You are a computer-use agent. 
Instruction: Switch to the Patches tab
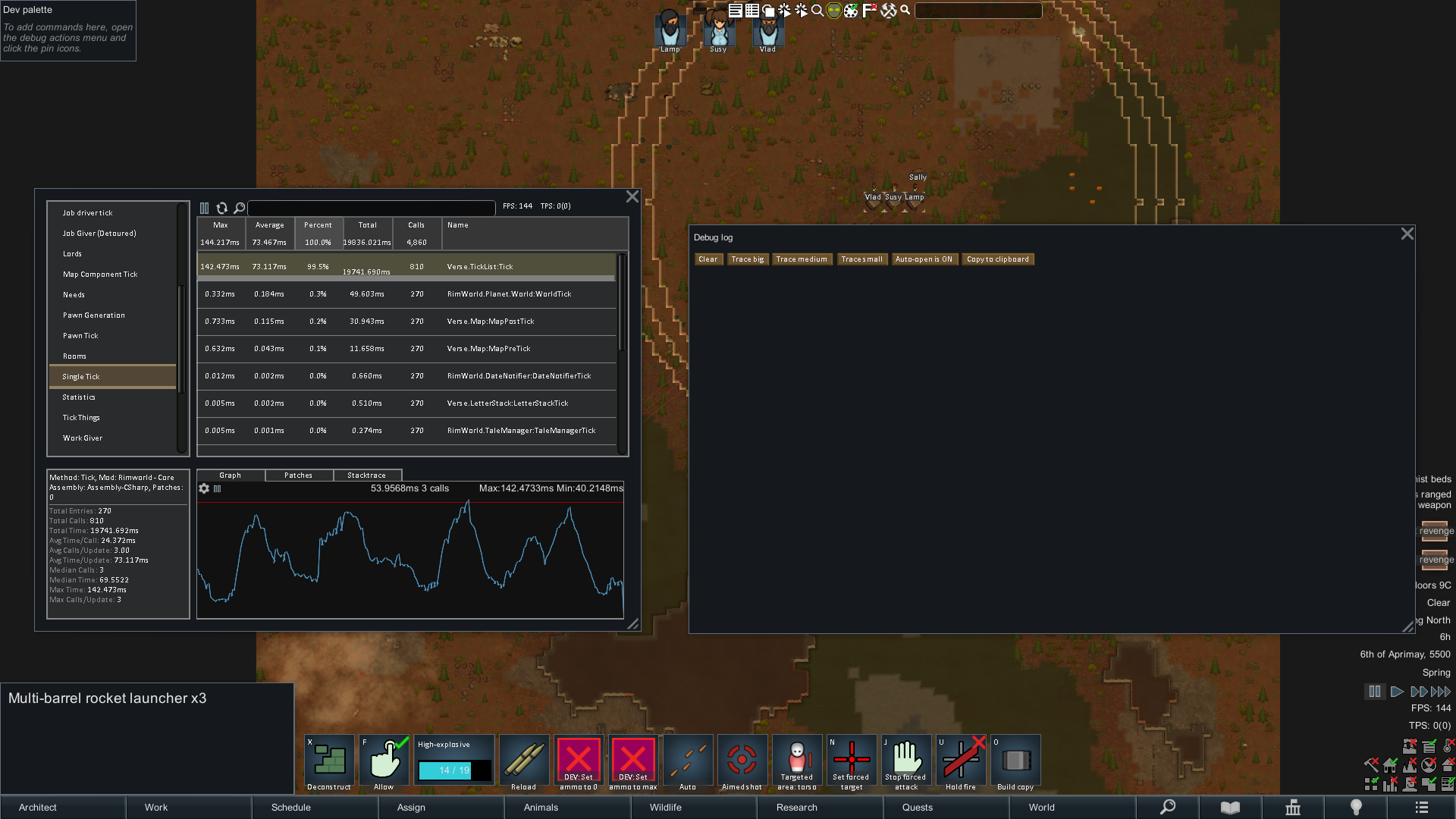298,475
